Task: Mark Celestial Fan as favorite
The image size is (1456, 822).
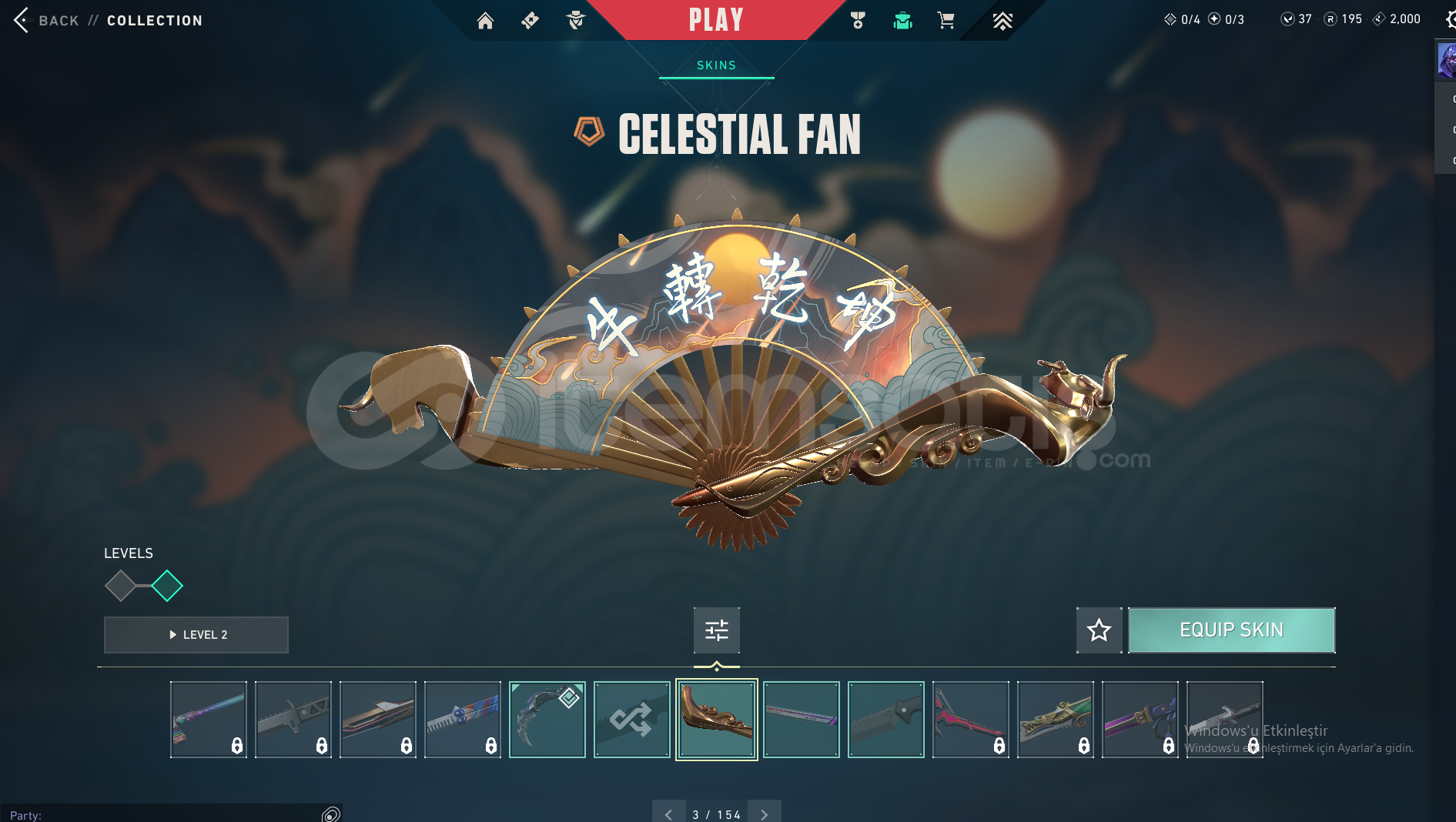Action: click(1099, 630)
